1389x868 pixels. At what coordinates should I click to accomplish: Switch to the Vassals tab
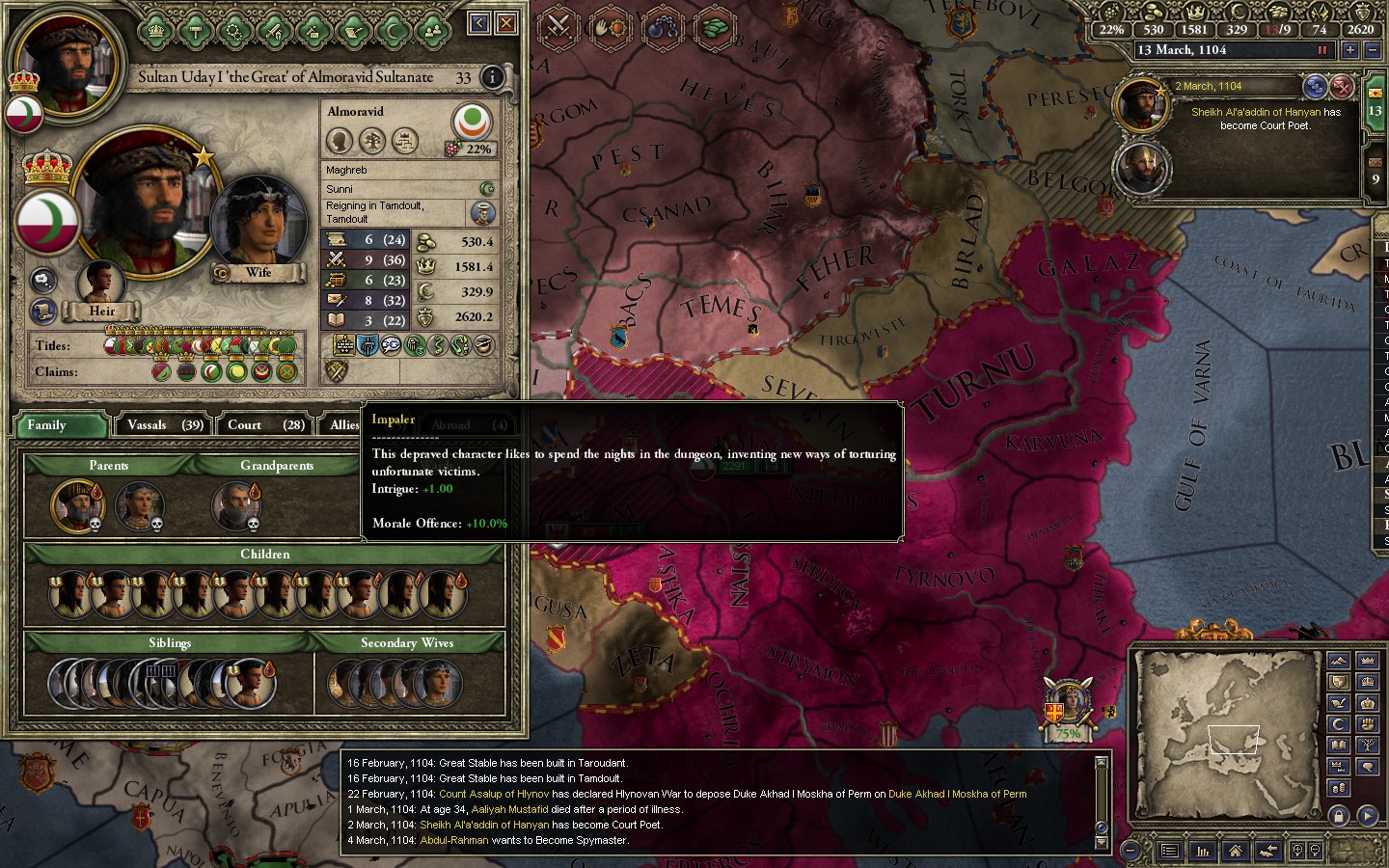tap(165, 425)
